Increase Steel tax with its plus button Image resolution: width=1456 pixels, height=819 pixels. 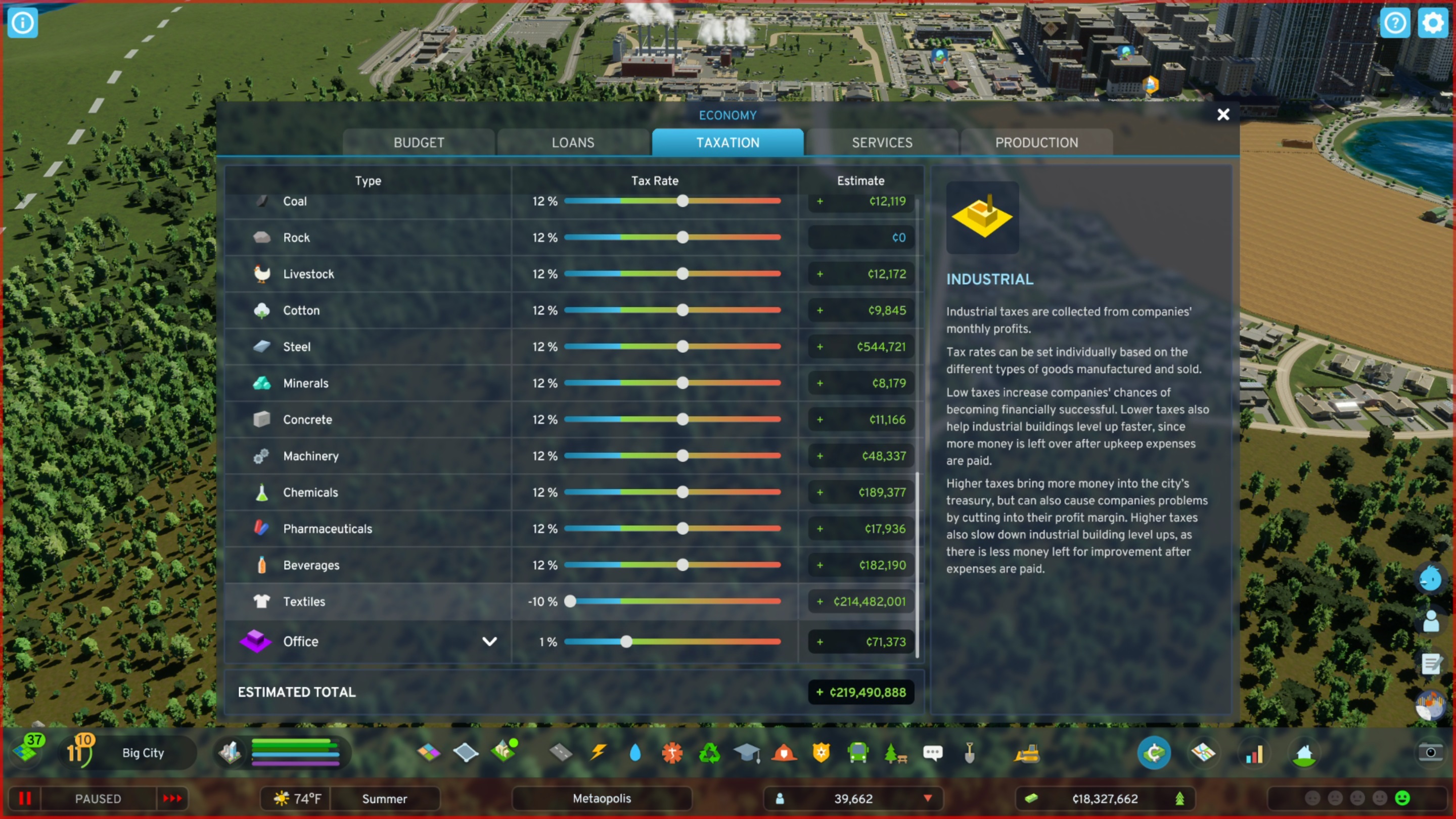pyautogui.click(x=820, y=346)
